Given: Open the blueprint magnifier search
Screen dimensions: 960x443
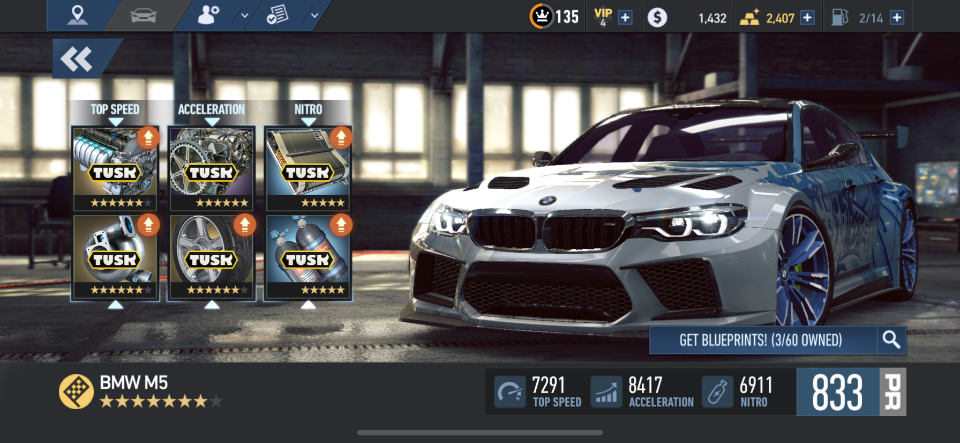Looking at the screenshot, I should 892,340.
